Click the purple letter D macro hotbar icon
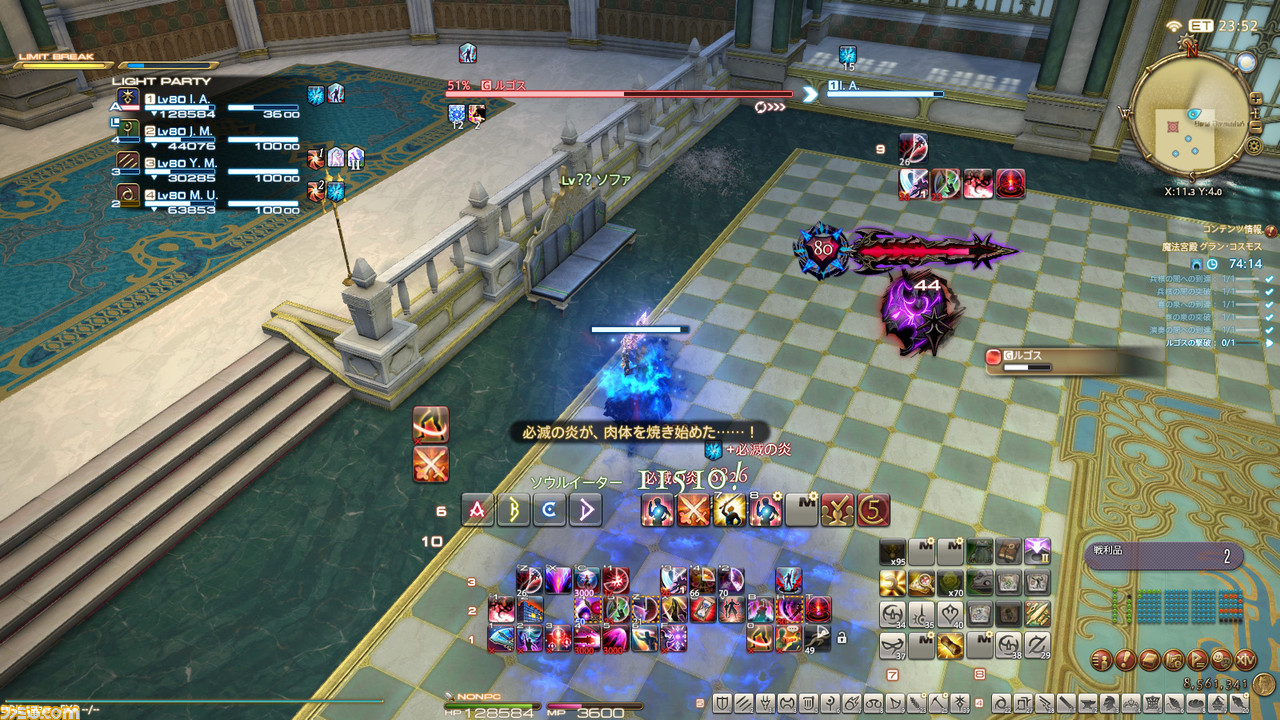 coord(585,510)
